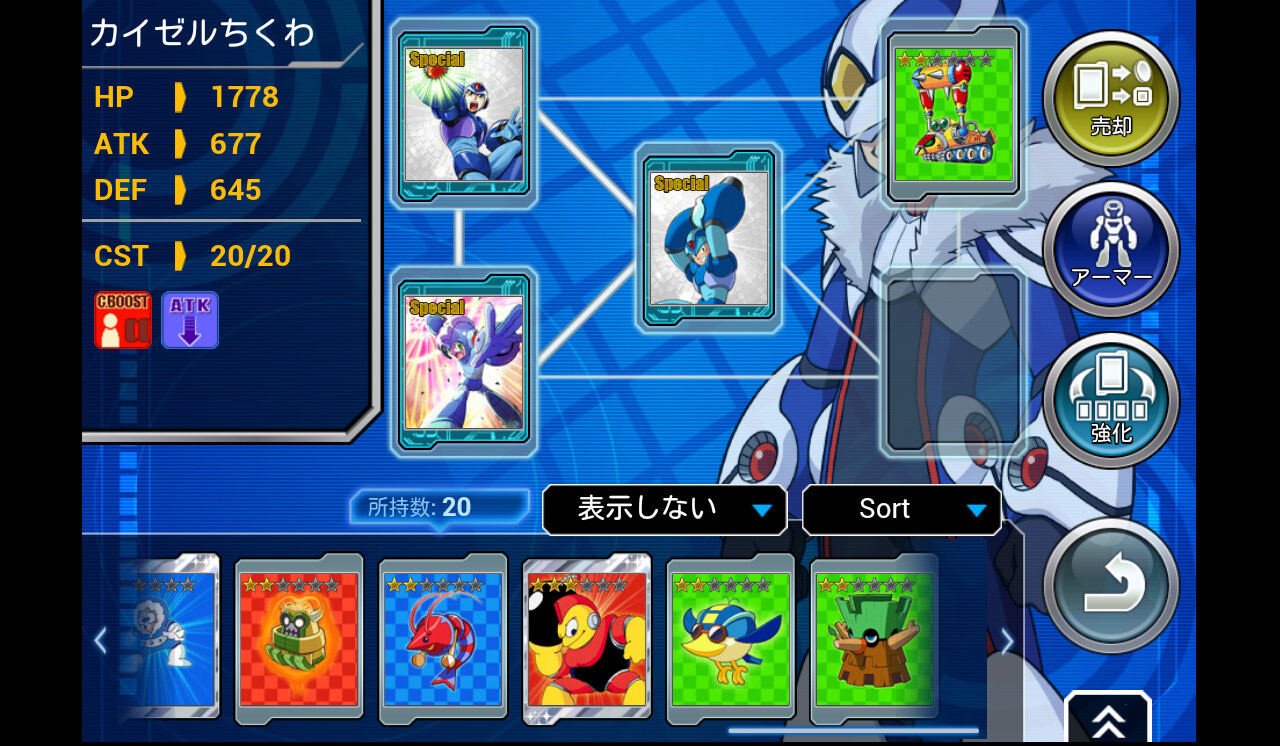Open the Sort options dropdown
This screenshot has width=1280, height=746.
pos(900,509)
